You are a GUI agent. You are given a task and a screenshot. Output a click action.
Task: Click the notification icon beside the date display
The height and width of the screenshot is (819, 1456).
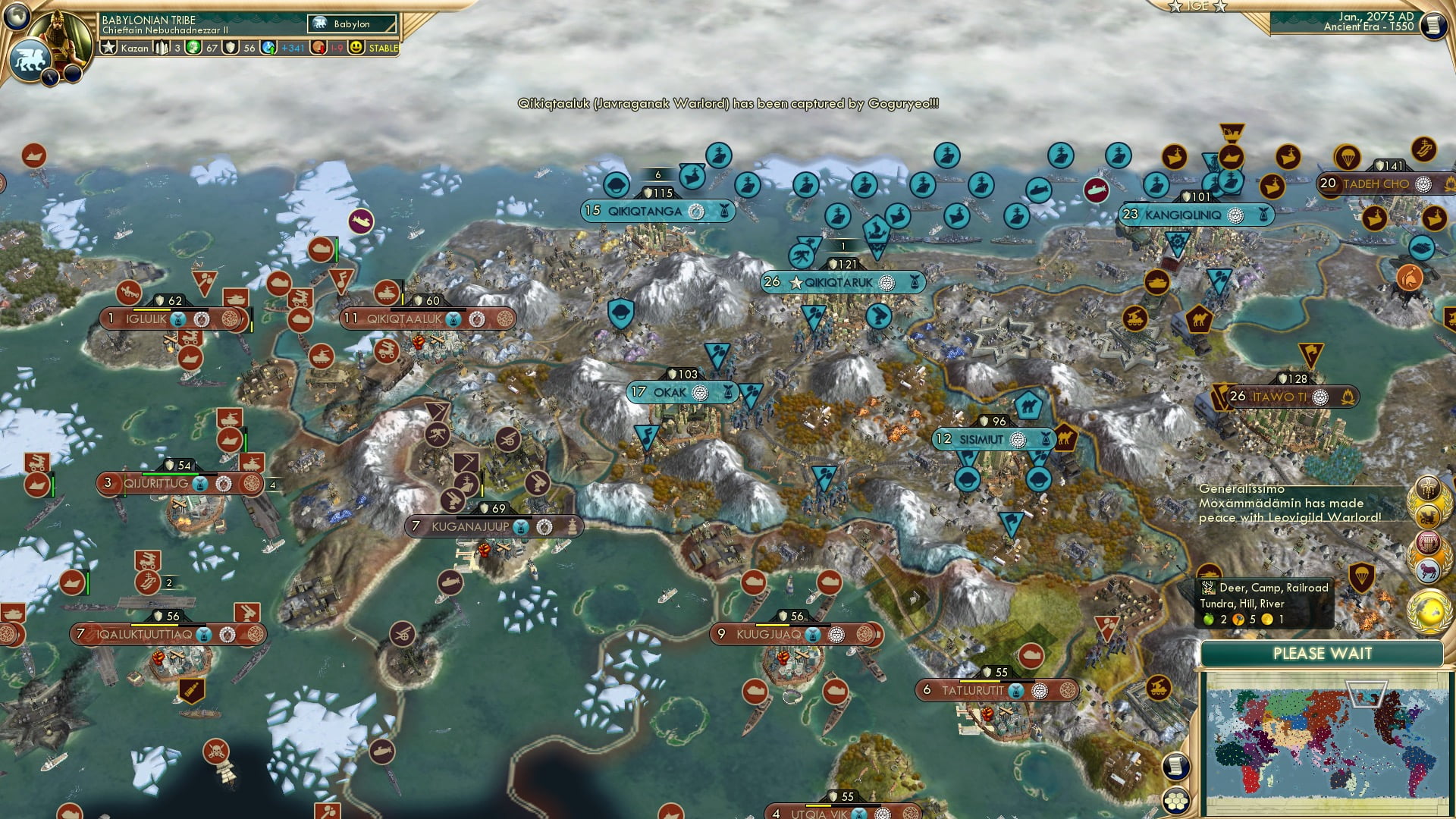[x=1434, y=24]
